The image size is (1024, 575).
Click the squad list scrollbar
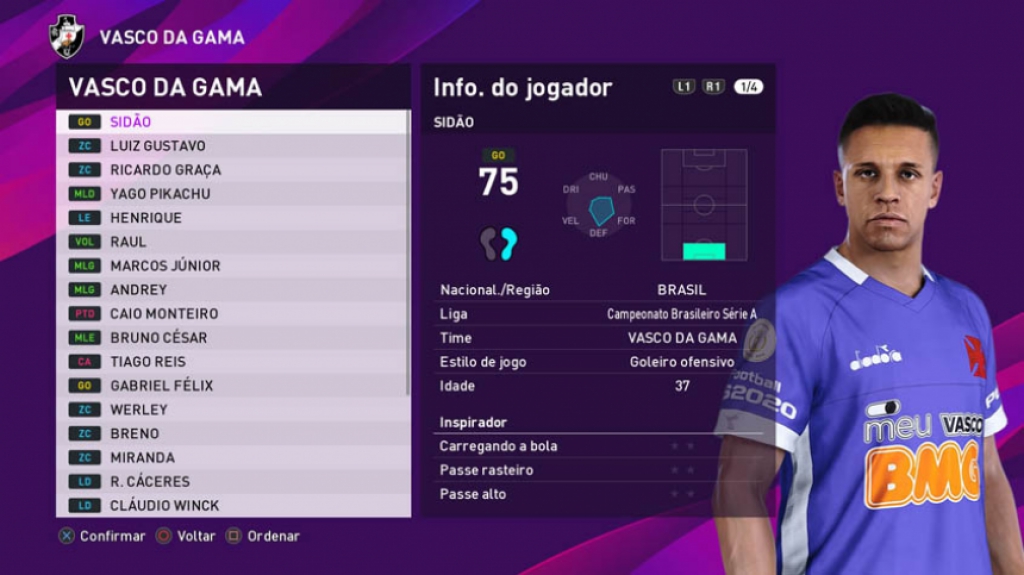tap(408, 250)
